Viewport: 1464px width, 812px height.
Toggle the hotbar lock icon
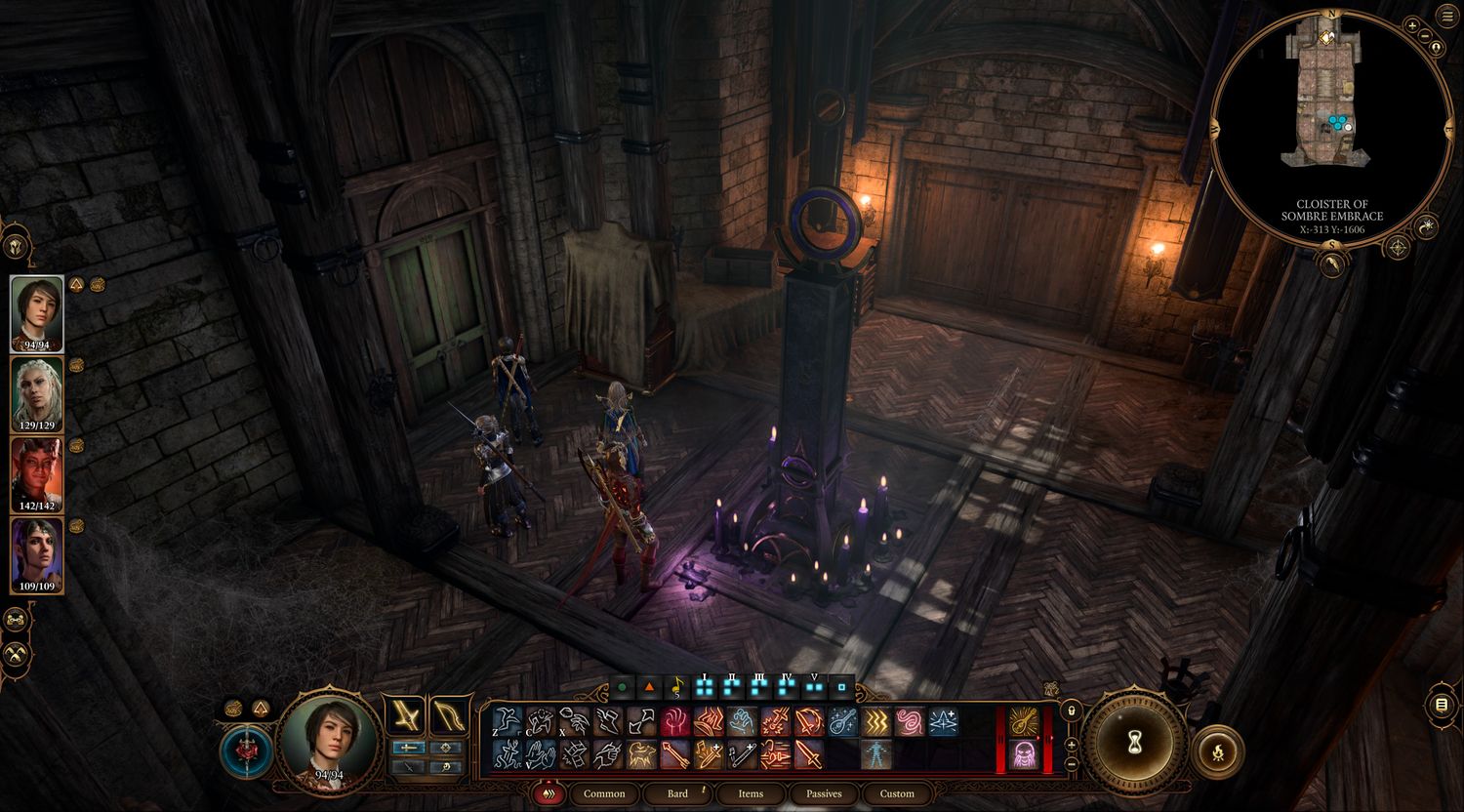(x=1071, y=710)
